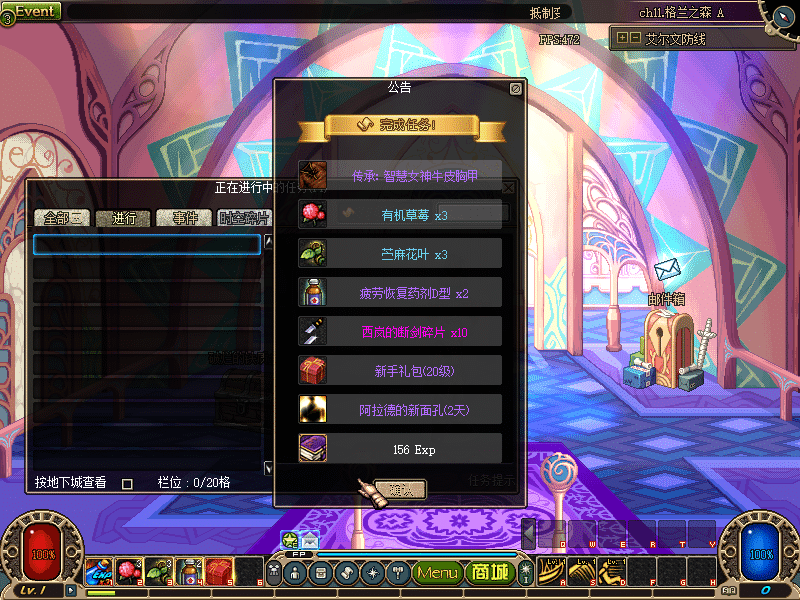Click the 疲劳恢复药剂D型 x2 reward row
This screenshot has height=600, width=800.
pos(400,293)
